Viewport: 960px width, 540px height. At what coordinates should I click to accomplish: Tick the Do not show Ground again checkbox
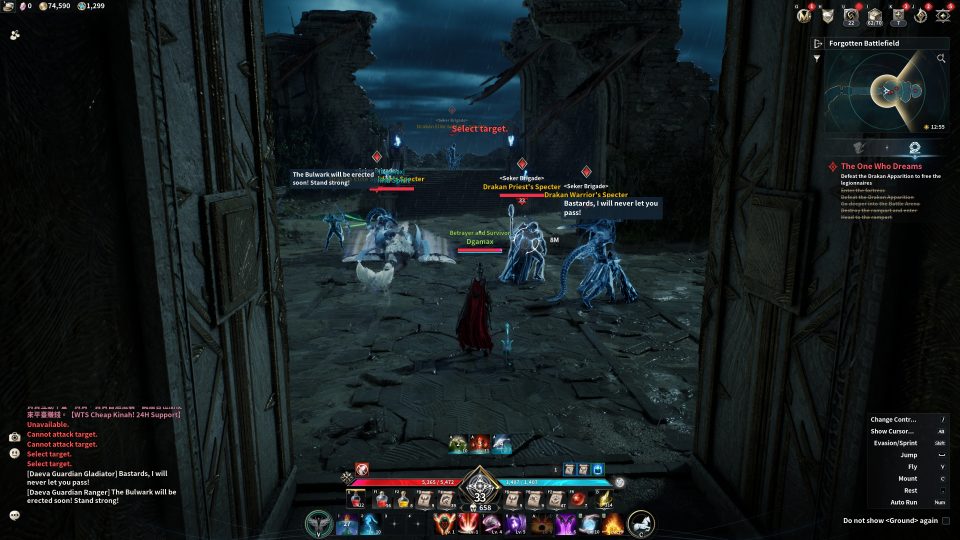point(945,520)
